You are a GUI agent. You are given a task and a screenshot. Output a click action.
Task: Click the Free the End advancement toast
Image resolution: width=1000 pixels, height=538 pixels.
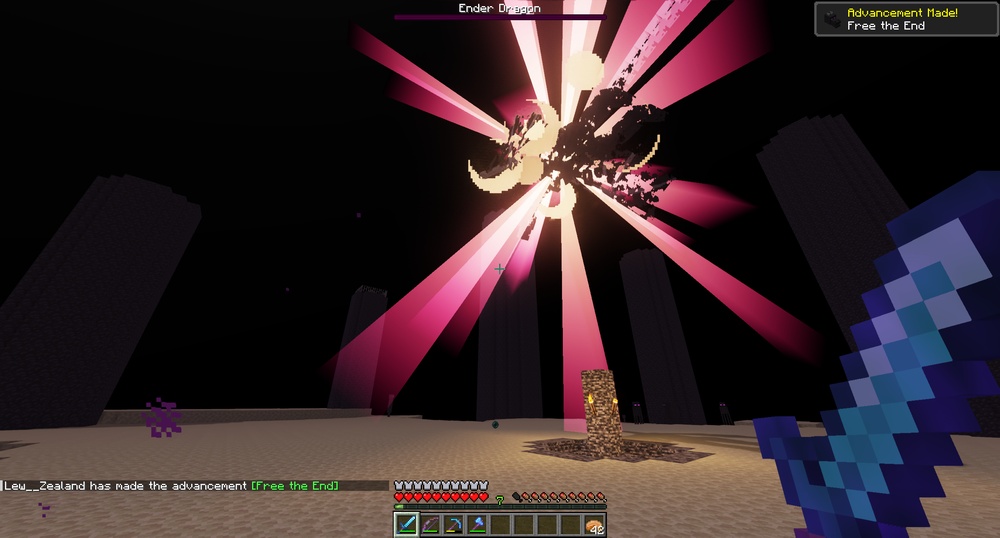pos(906,19)
